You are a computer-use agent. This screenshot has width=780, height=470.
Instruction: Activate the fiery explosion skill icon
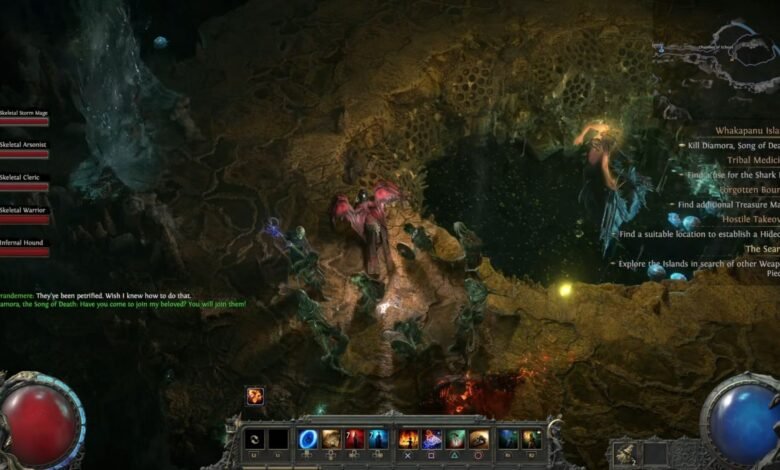click(408, 439)
